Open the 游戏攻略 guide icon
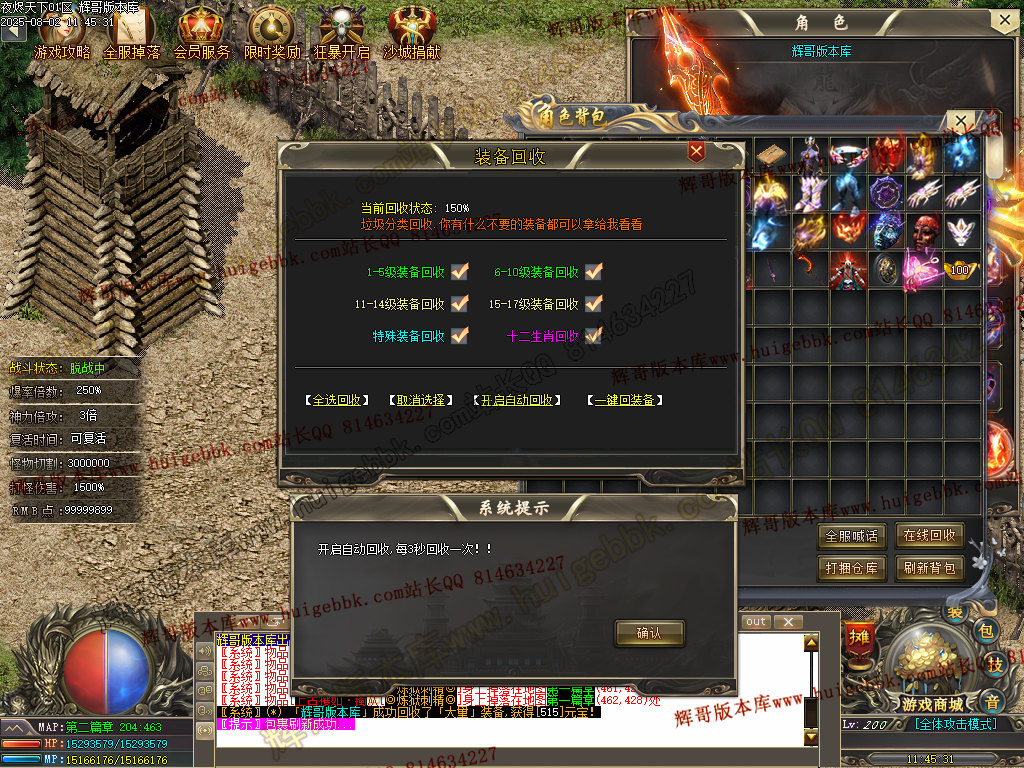 click(62, 31)
